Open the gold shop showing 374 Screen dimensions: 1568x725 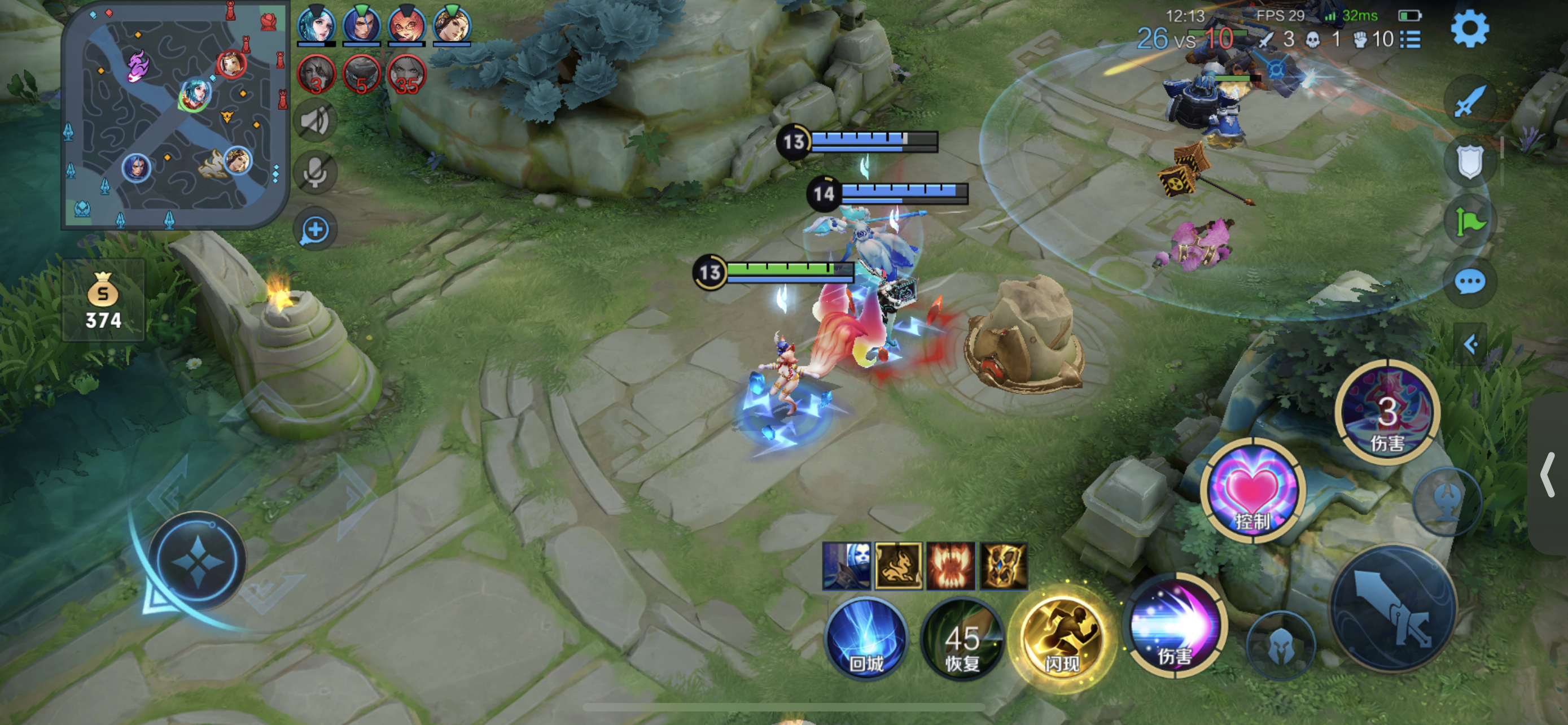[103, 300]
